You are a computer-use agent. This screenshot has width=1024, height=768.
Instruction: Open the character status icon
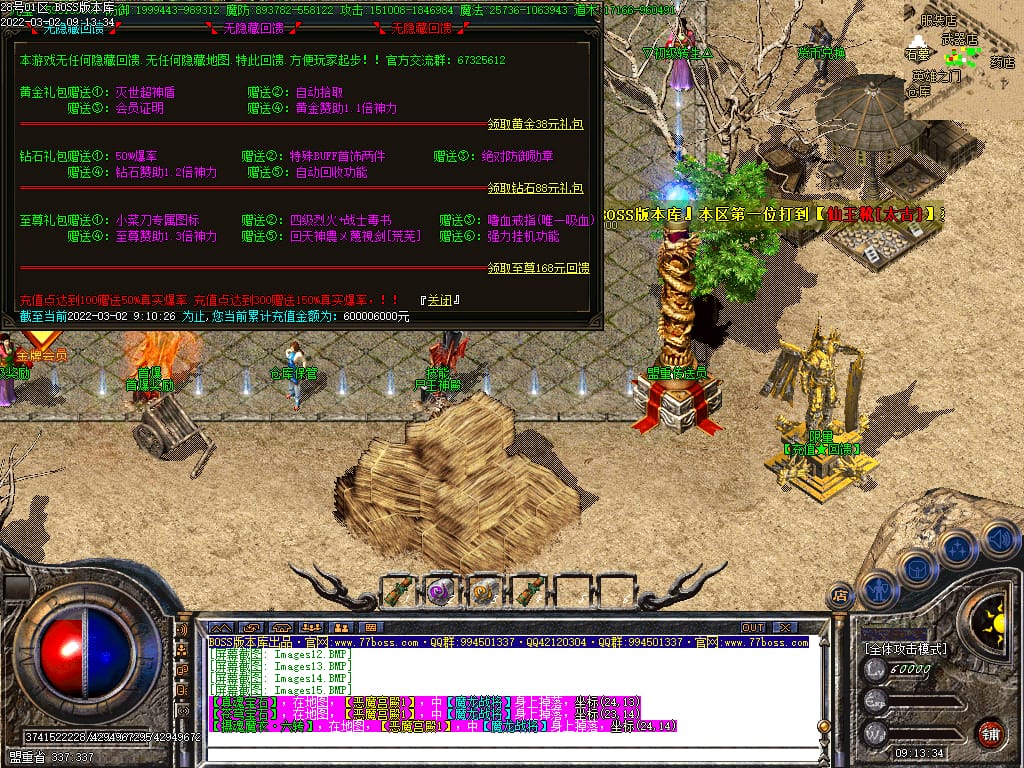tap(877, 589)
